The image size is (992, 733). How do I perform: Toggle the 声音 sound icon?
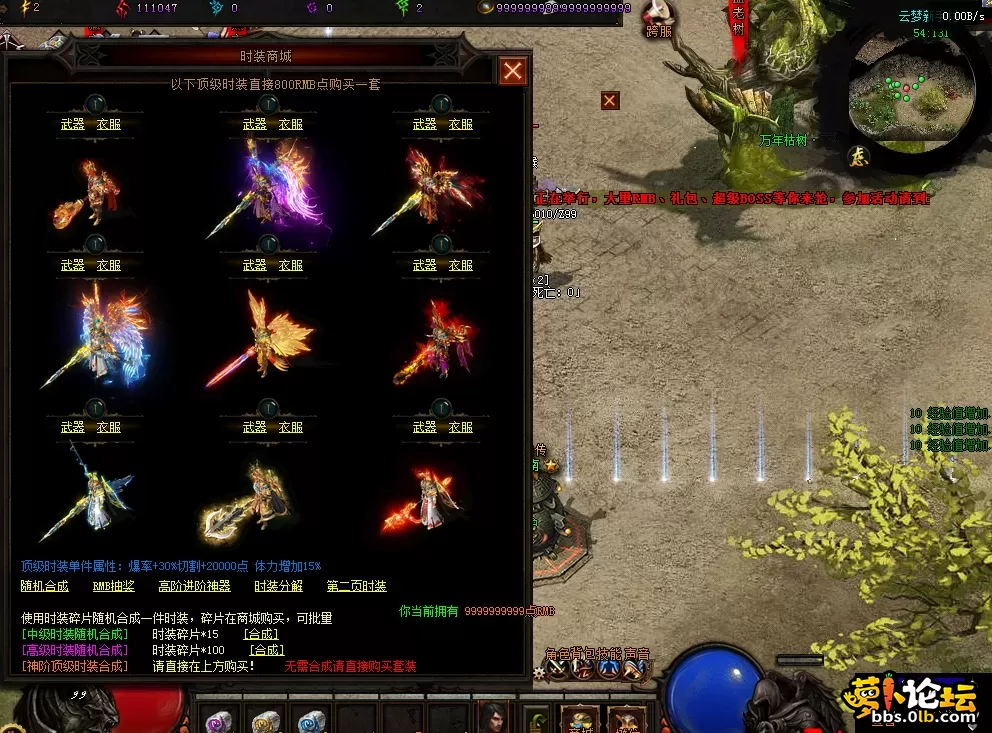coord(634,670)
